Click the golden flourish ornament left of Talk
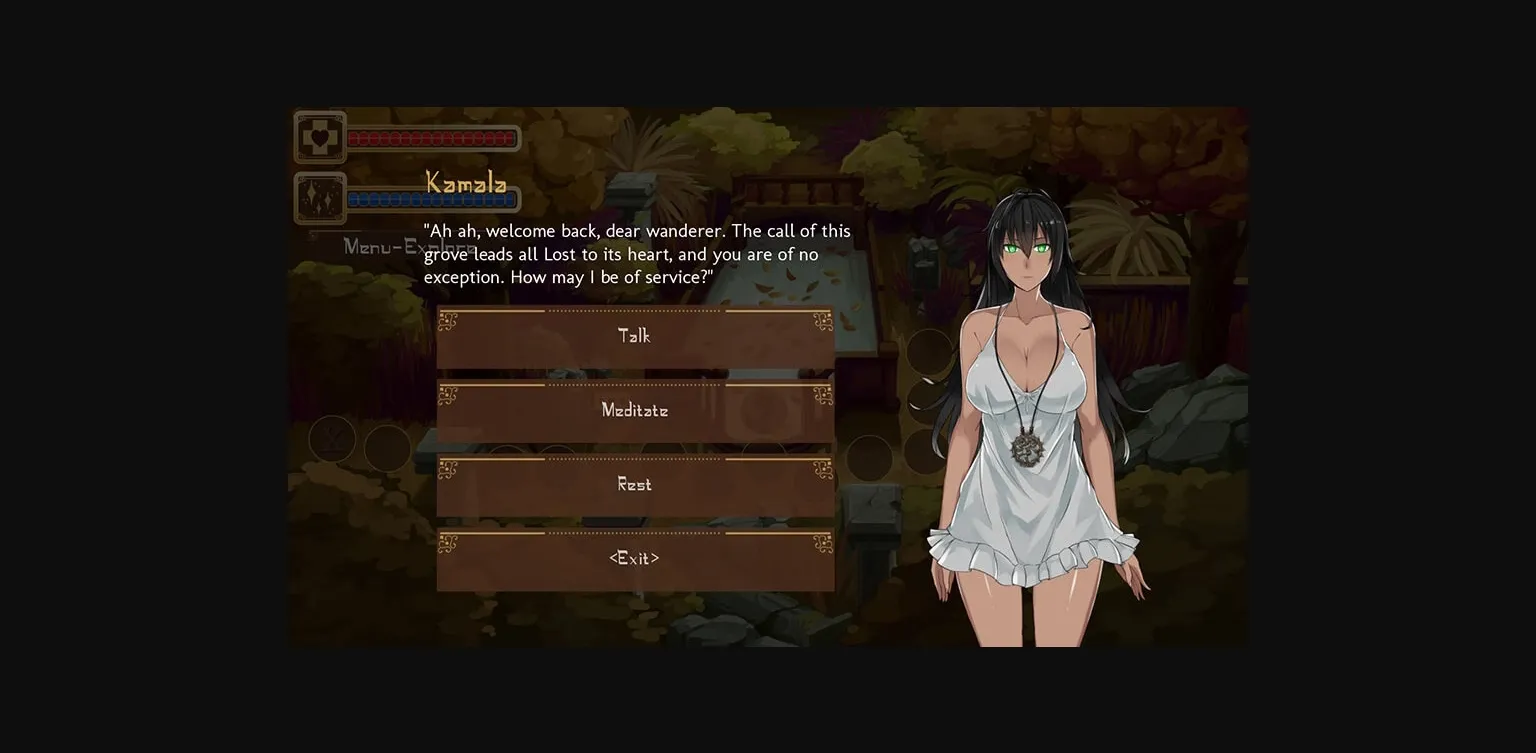 pos(447,321)
